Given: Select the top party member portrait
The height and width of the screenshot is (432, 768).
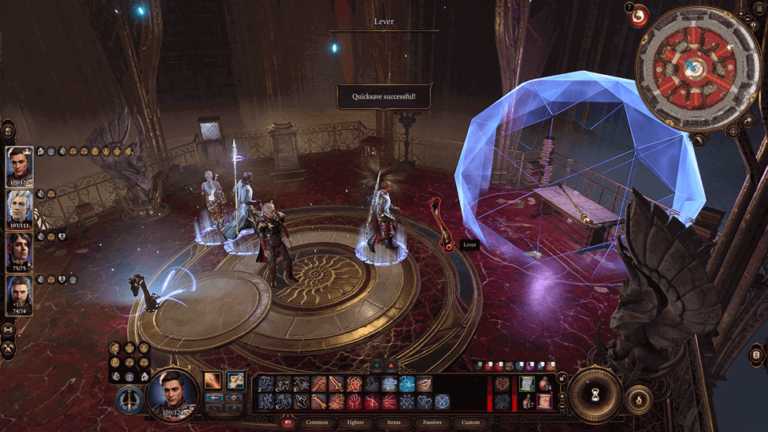Looking at the screenshot, I should click(x=19, y=166).
